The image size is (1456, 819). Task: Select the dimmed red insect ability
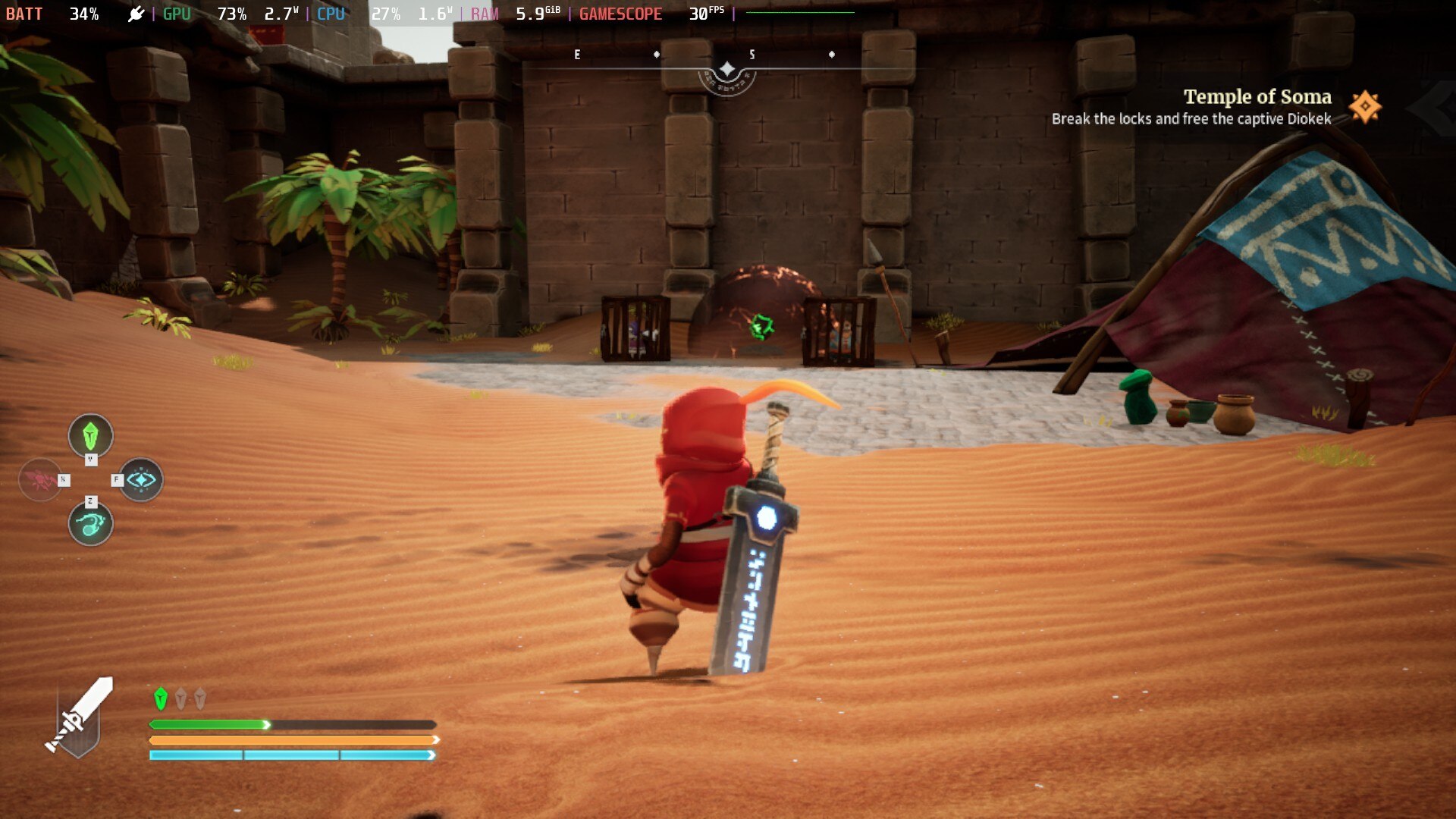(39, 479)
